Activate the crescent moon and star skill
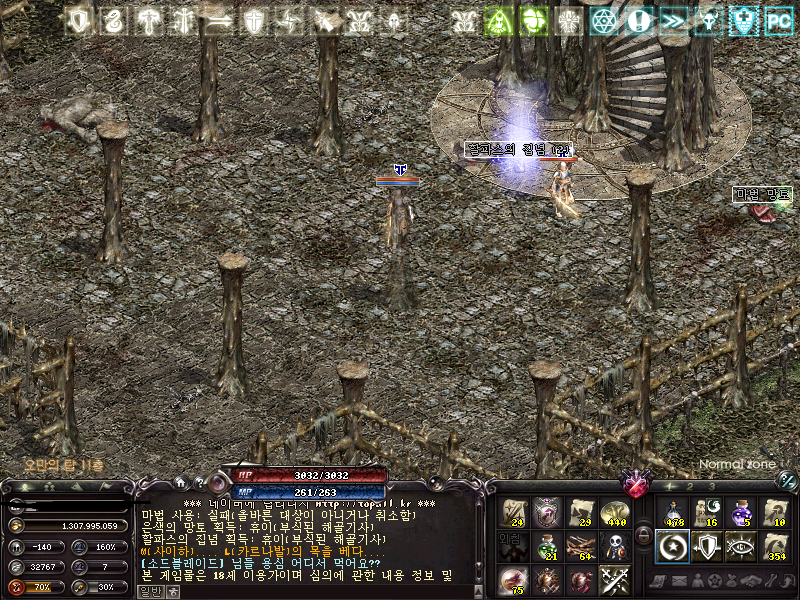Screen dimensions: 800x600 coord(673,546)
